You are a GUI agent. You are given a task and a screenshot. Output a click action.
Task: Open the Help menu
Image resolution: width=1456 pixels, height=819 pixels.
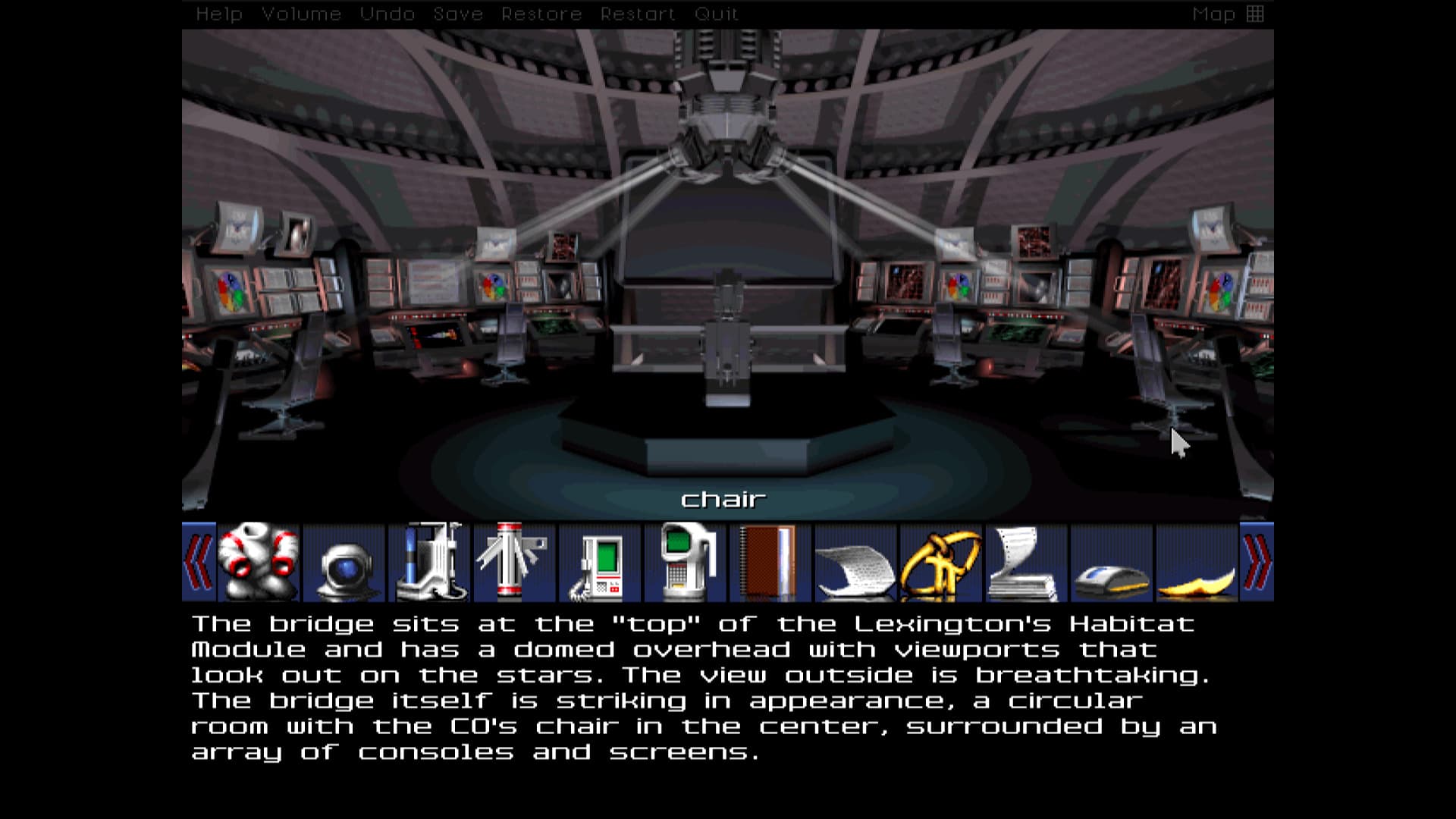point(220,13)
